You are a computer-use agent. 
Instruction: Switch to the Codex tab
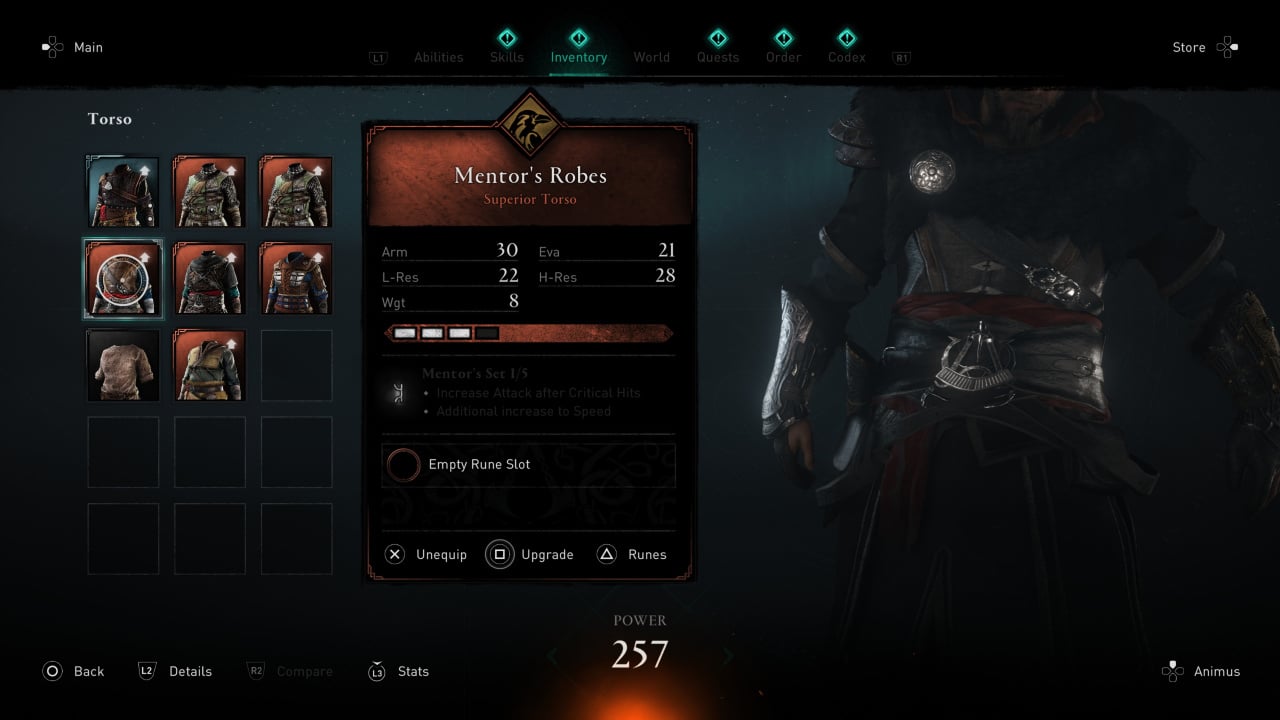click(847, 57)
